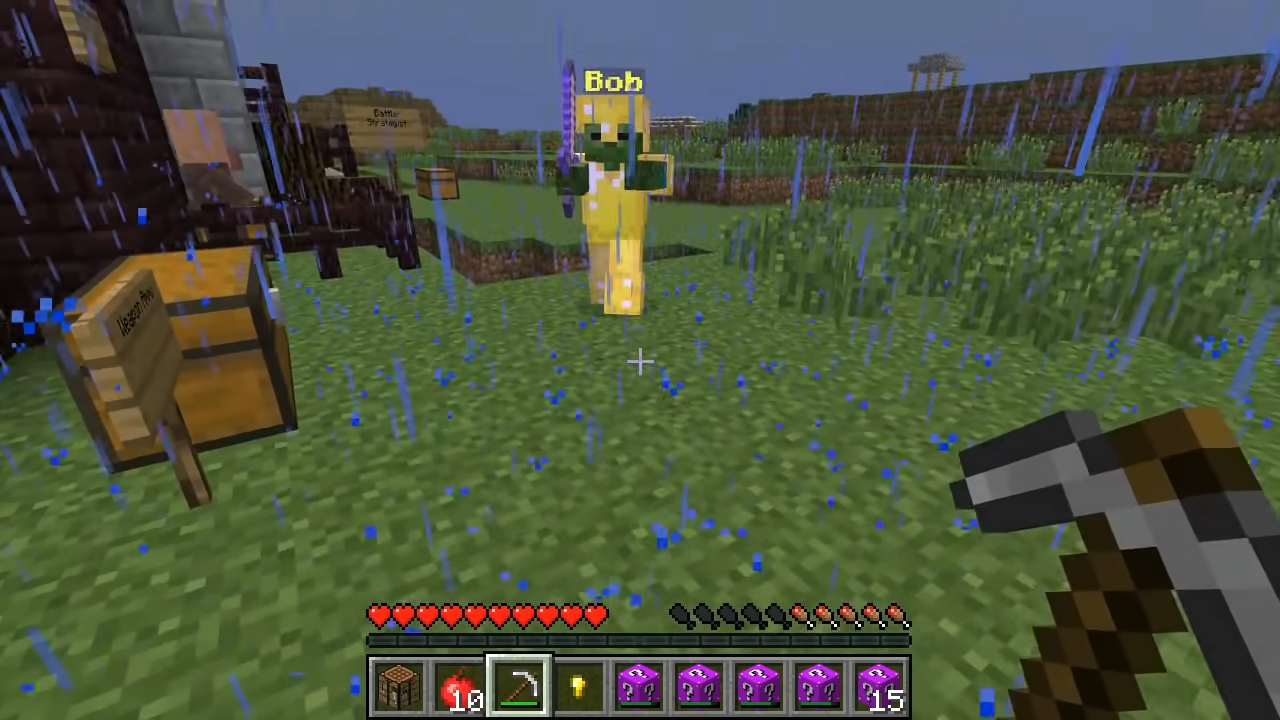The width and height of the screenshot is (1280, 720).
Task: Select the stack of 15 lucky blocks
Action: [x=878, y=685]
